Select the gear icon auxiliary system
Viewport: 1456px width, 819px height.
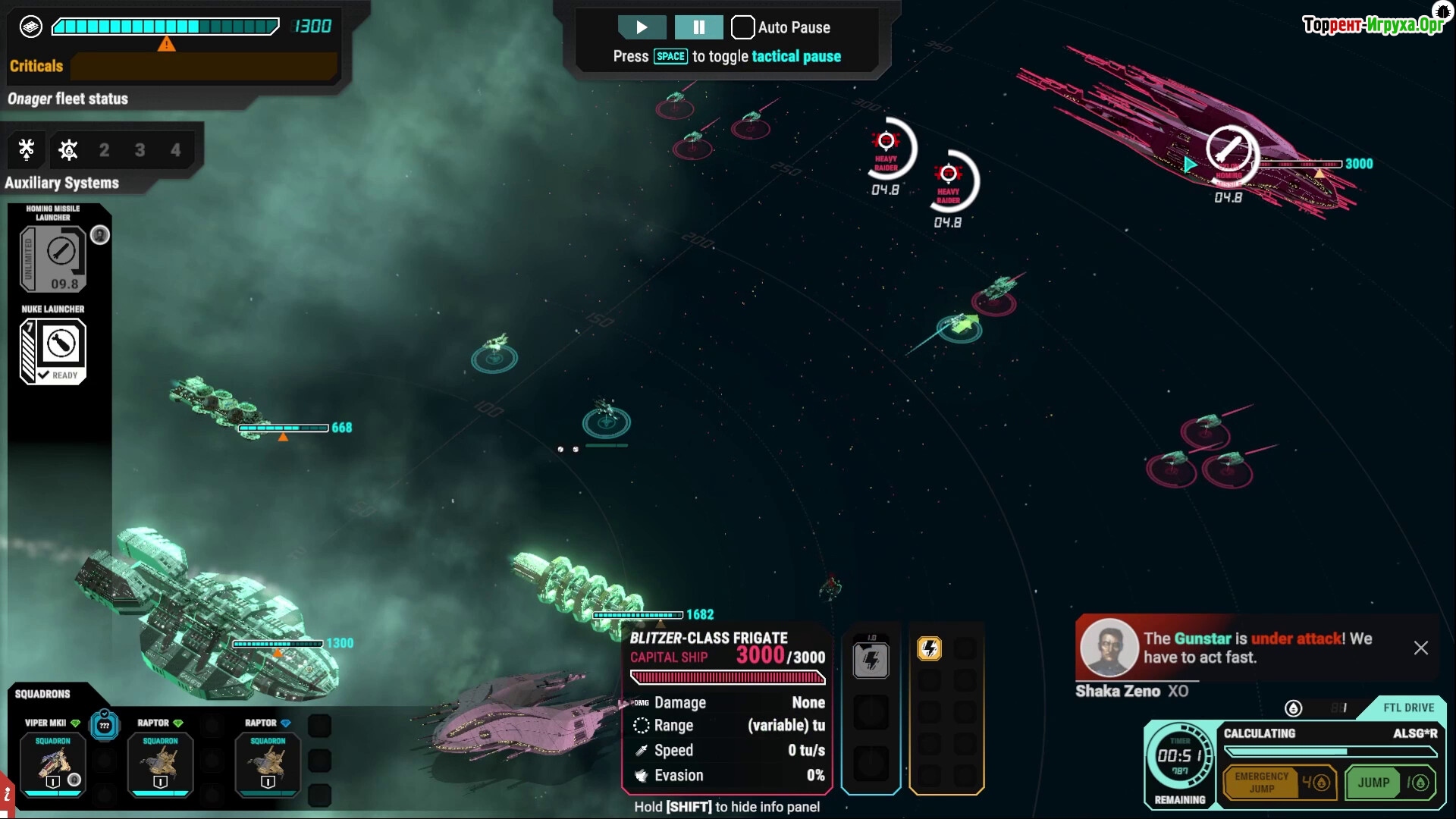pyautogui.click(x=68, y=149)
